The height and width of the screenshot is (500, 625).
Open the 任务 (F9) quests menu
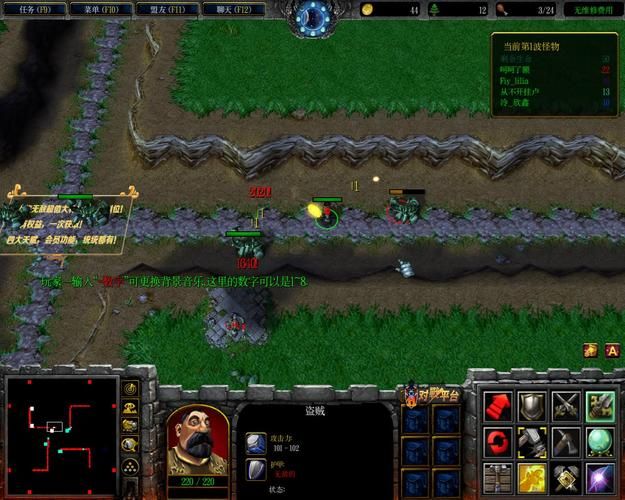click(35, 9)
